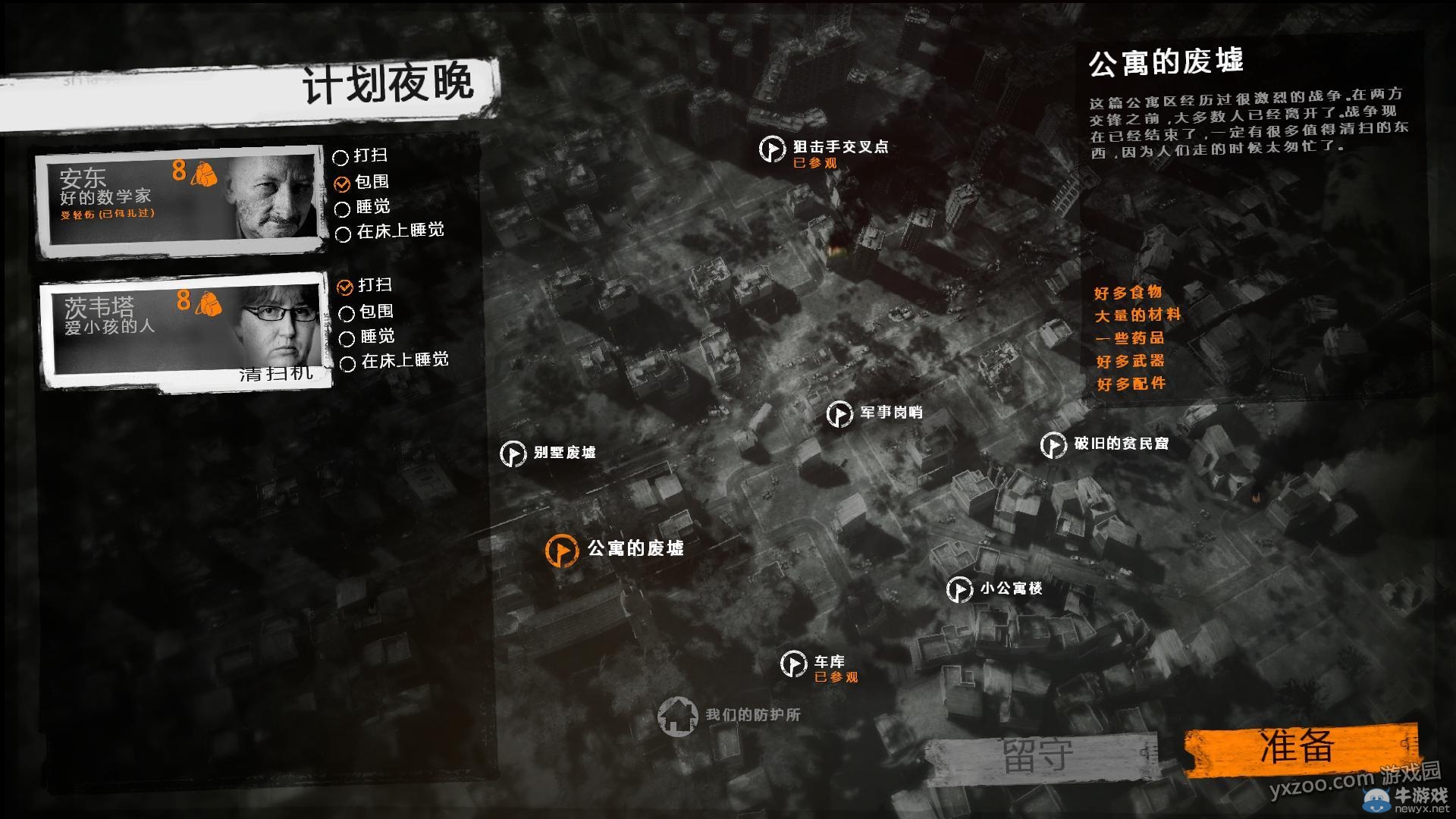Set 茨韦塔 to 睡觉
This screenshot has height=819, width=1456.
(348, 337)
